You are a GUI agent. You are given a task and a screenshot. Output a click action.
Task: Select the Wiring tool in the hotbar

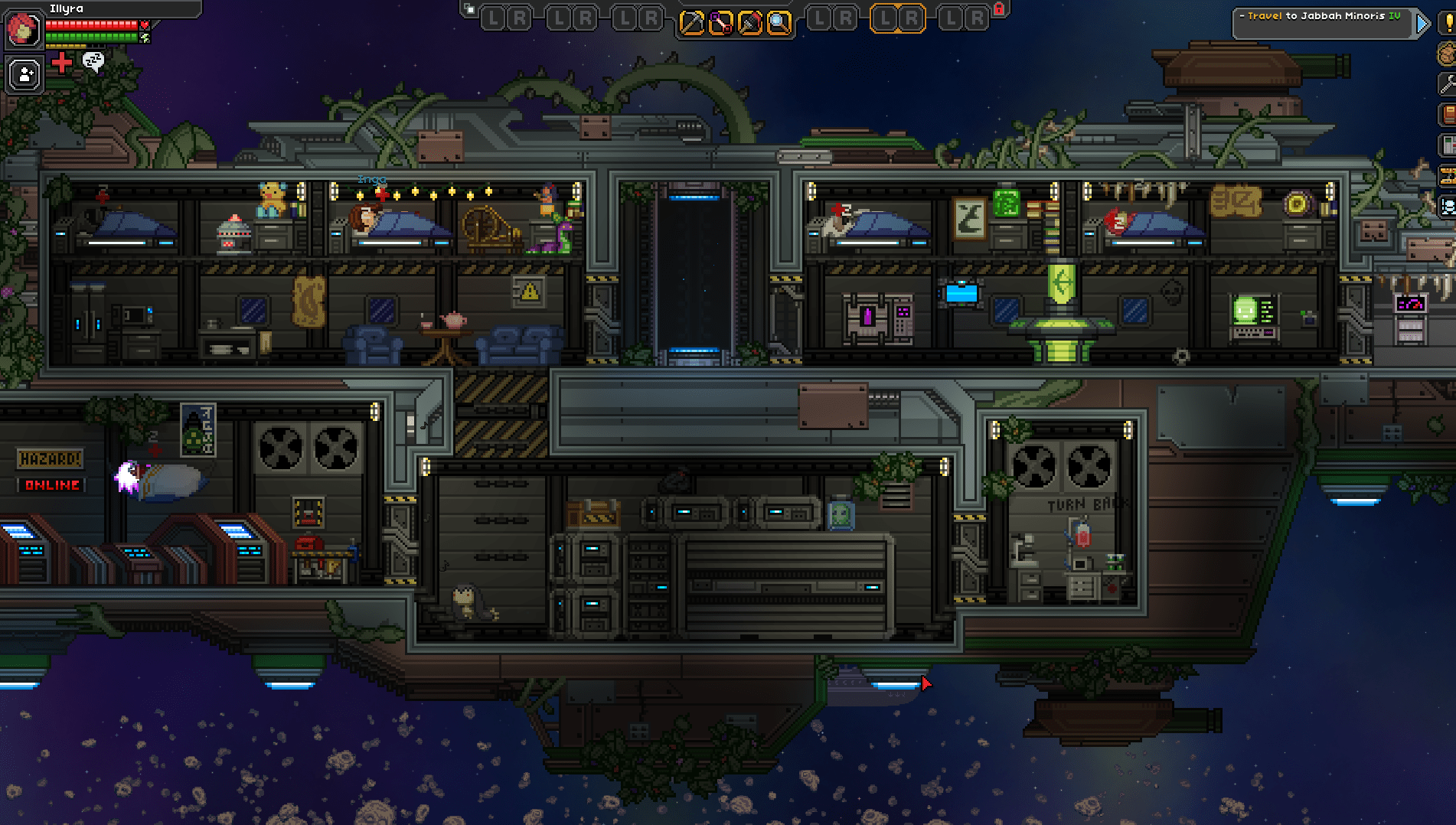pyautogui.click(x=720, y=21)
